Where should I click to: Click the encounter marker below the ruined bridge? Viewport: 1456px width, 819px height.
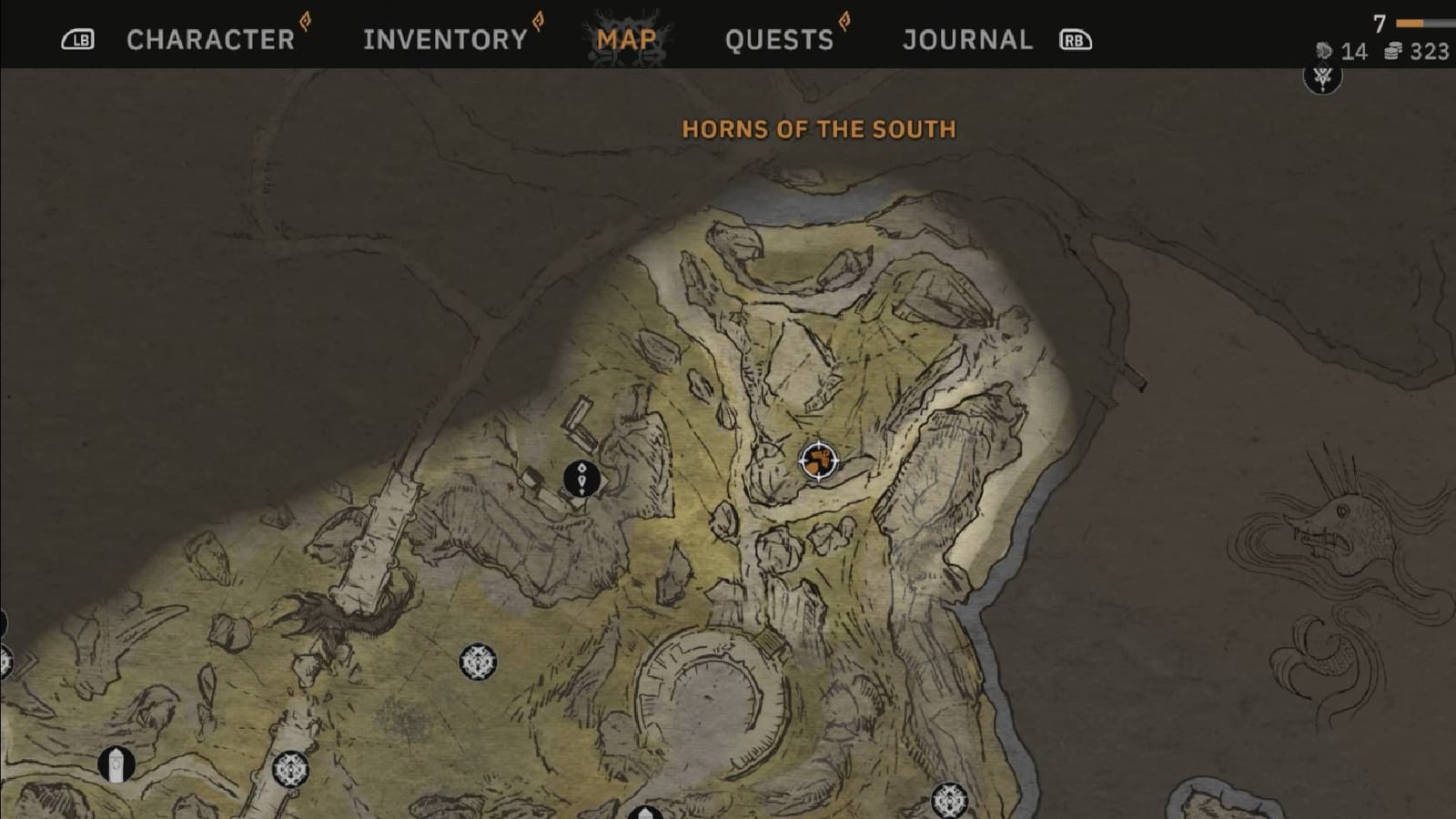292,770
